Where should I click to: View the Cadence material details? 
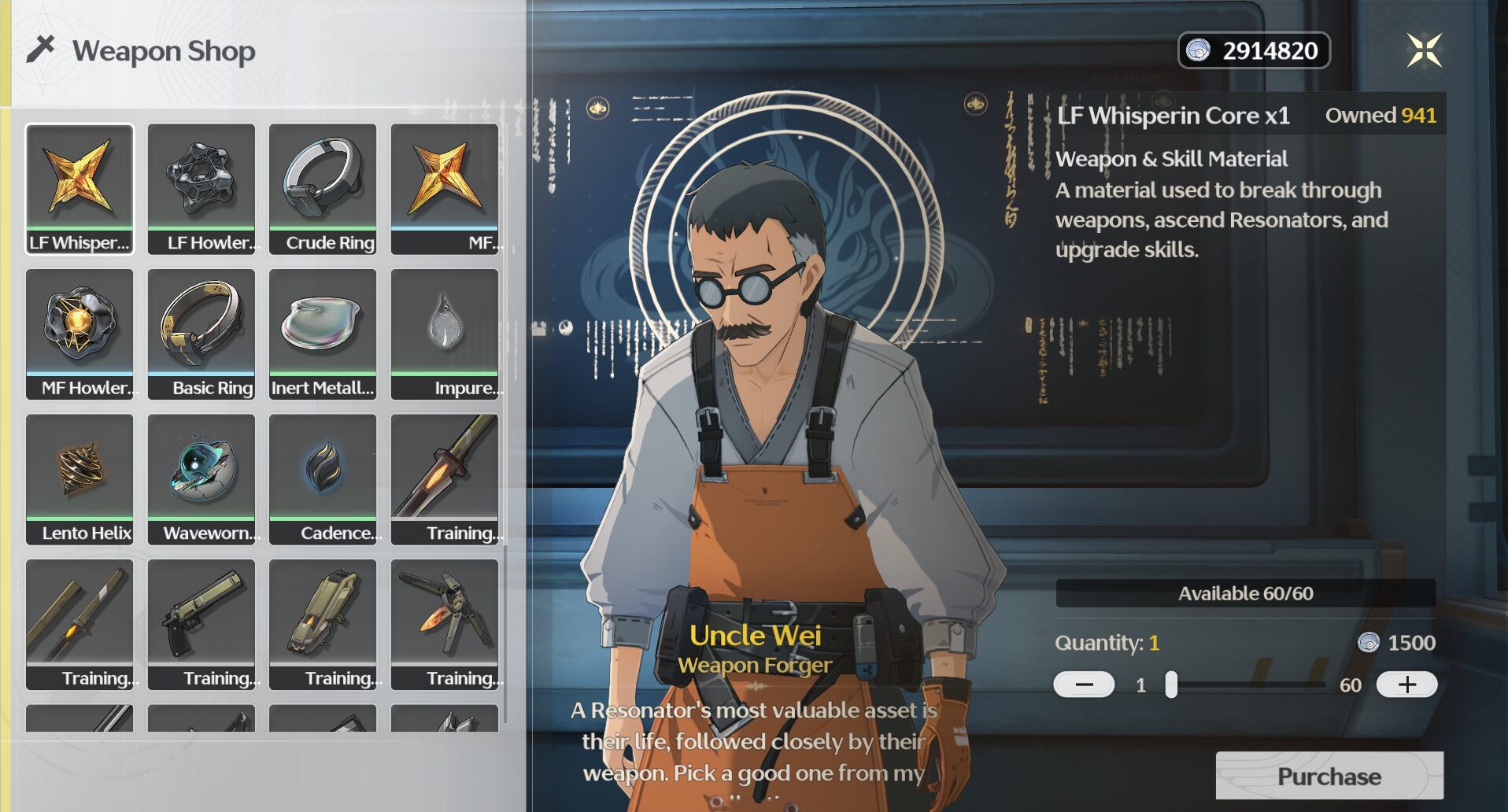(x=323, y=476)
